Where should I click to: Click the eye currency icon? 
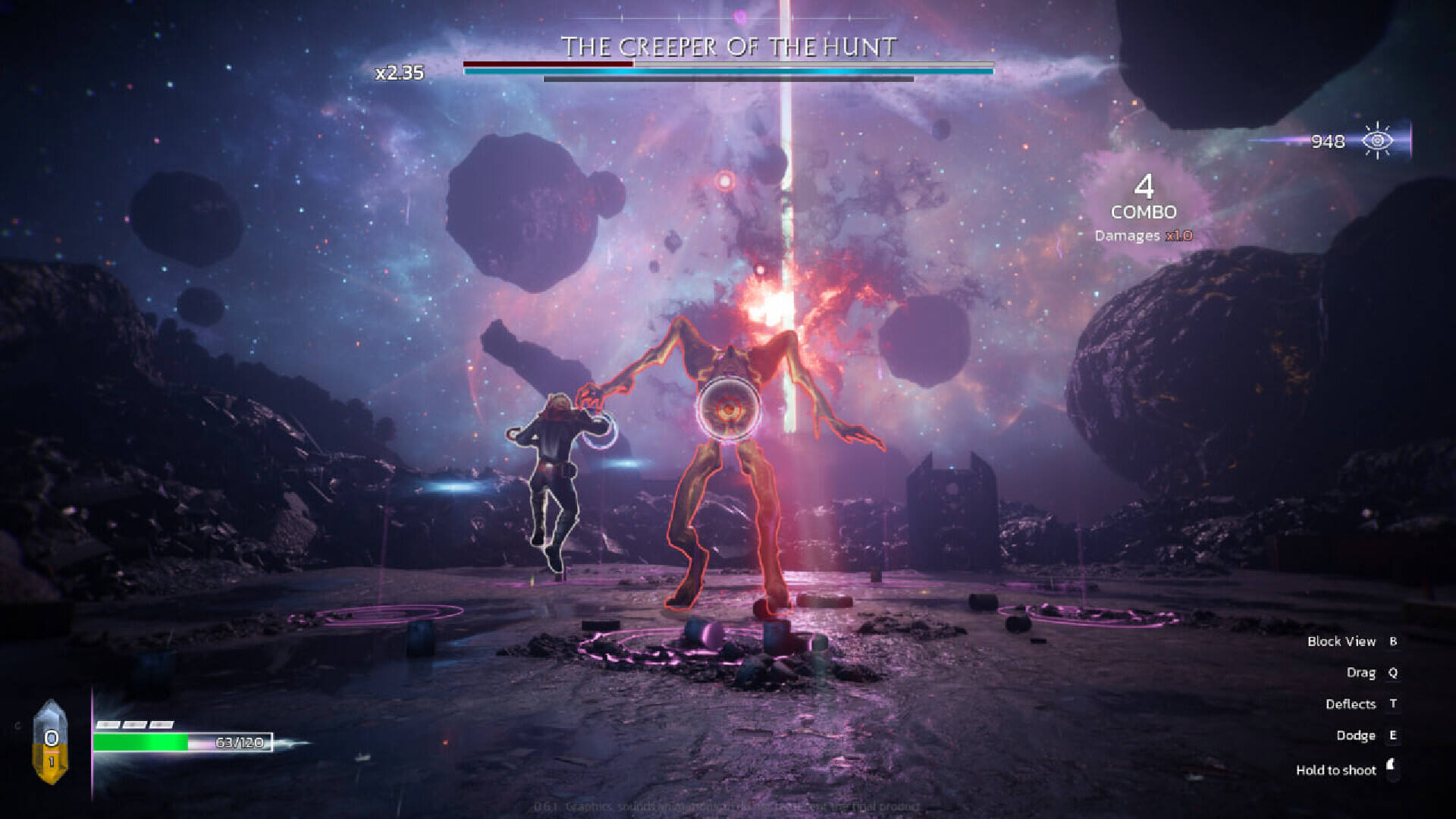pyautogui.click(x=1377, y=140)
